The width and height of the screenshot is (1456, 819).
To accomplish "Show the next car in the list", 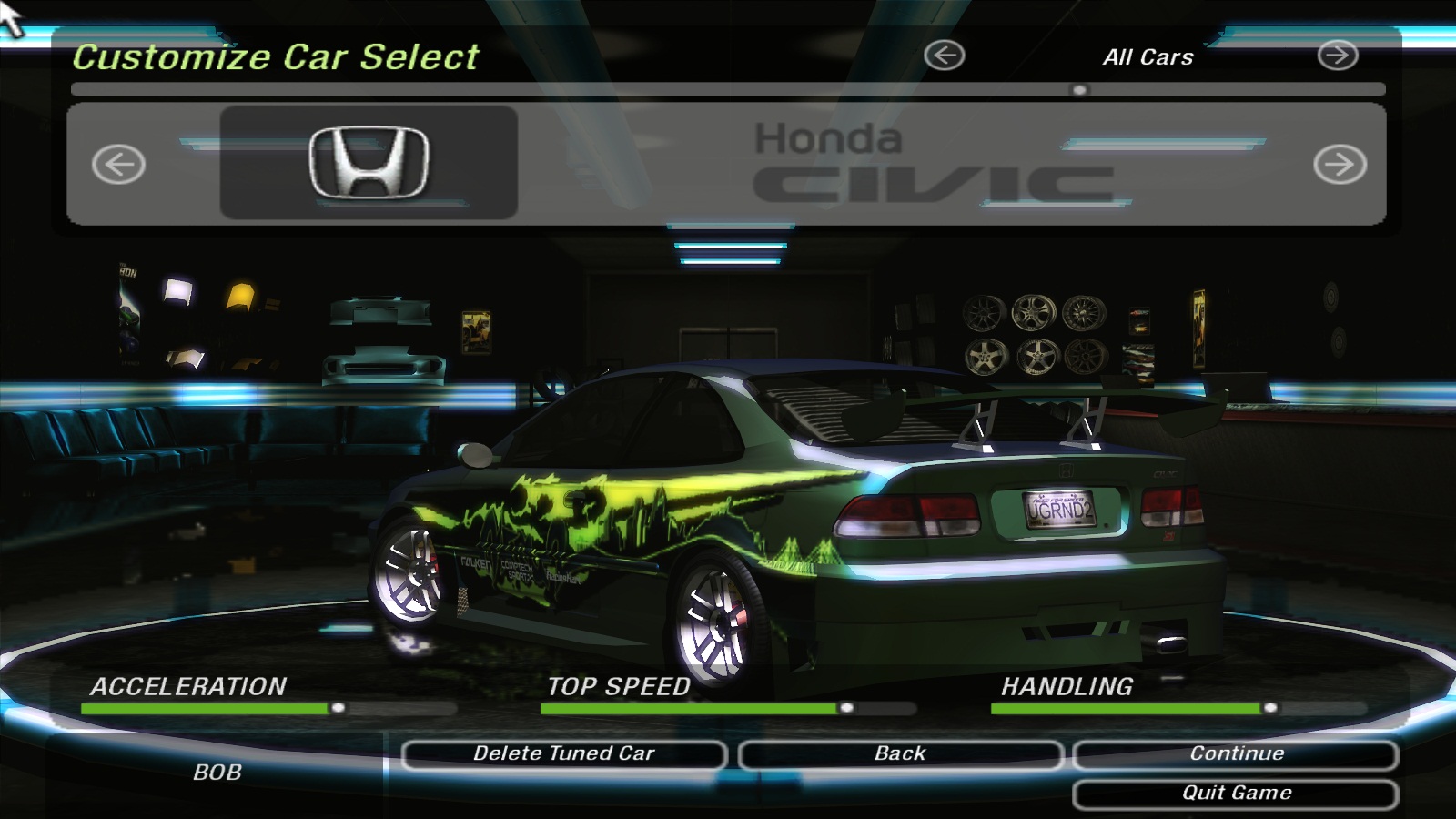I will [1340, 165].
